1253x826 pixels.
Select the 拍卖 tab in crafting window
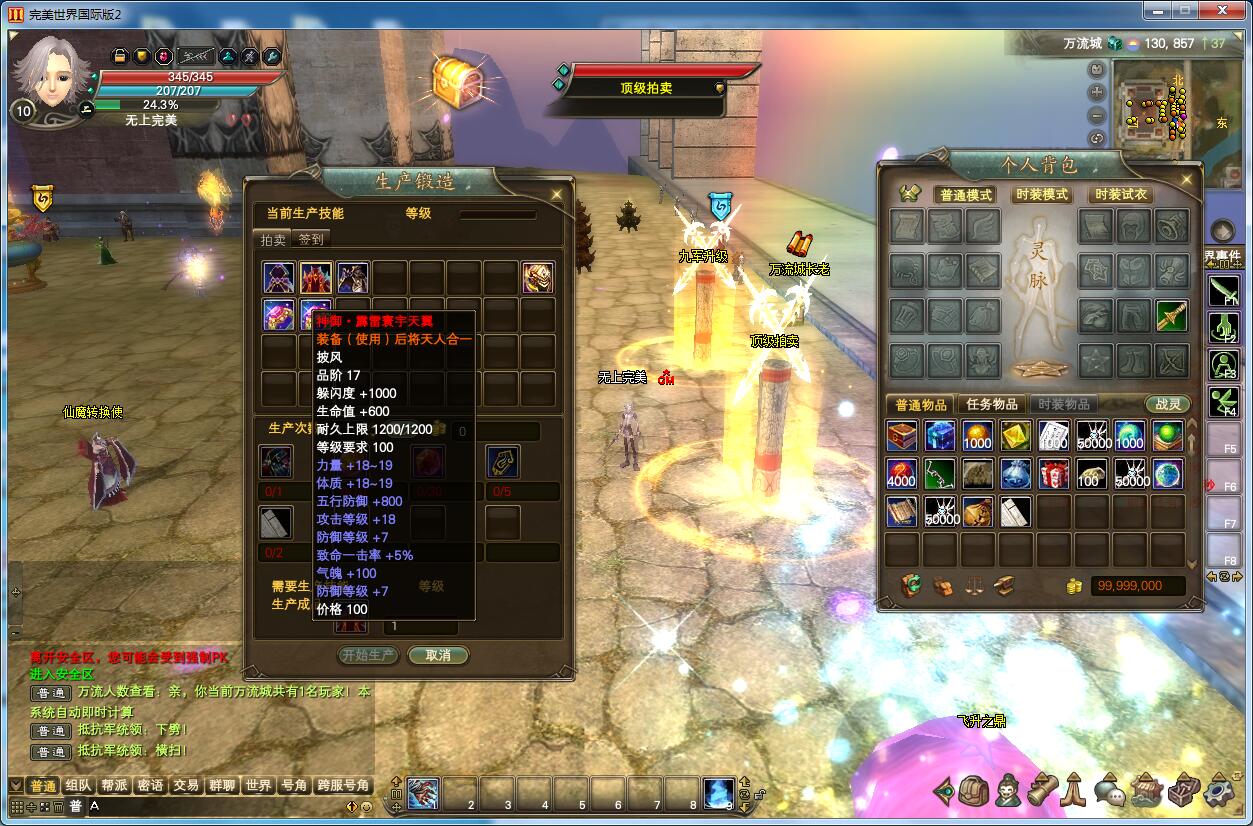[x=273, y=239]
